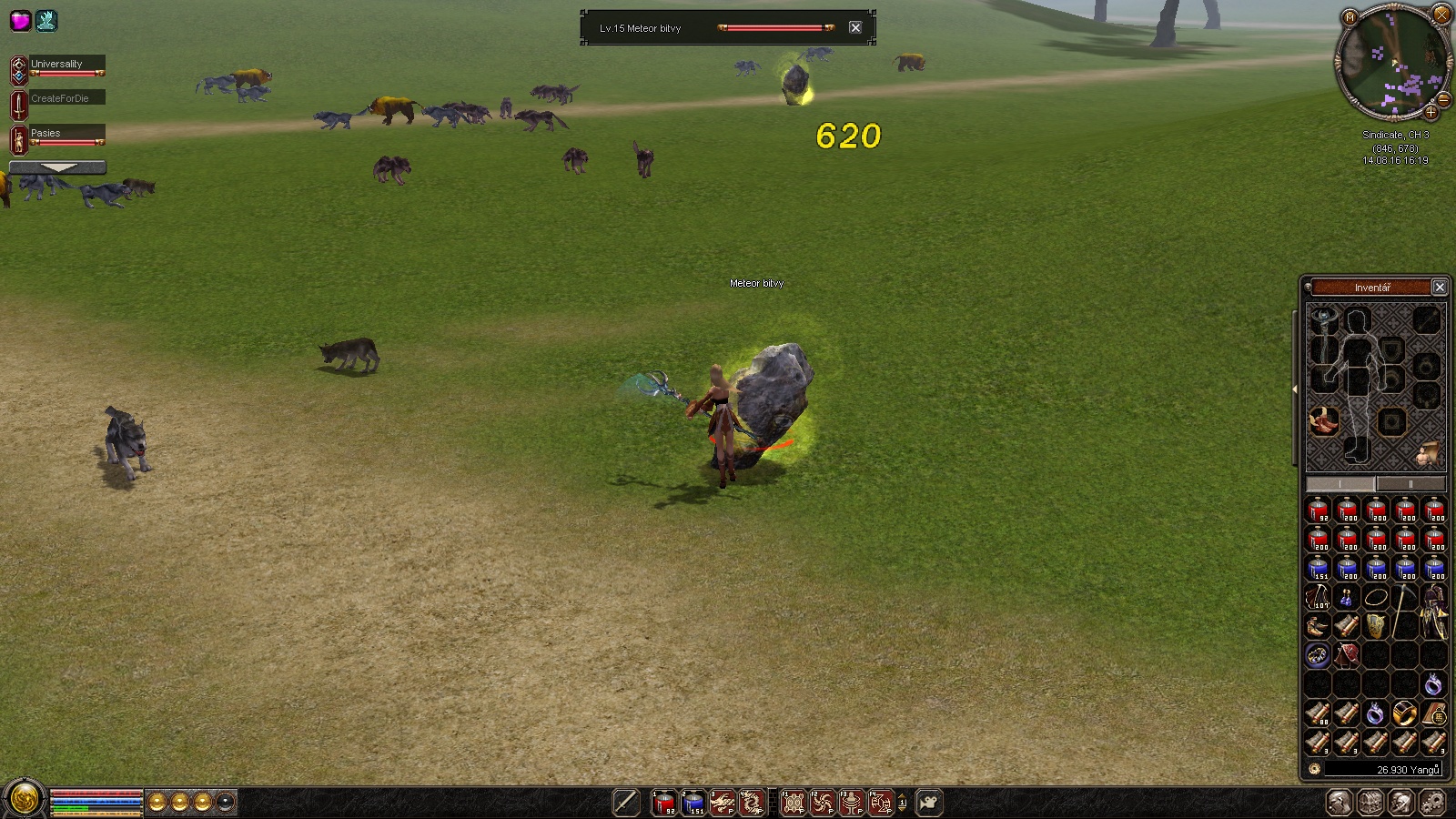
Task: Zoom in the minimap
Action: pos(1431,113)
